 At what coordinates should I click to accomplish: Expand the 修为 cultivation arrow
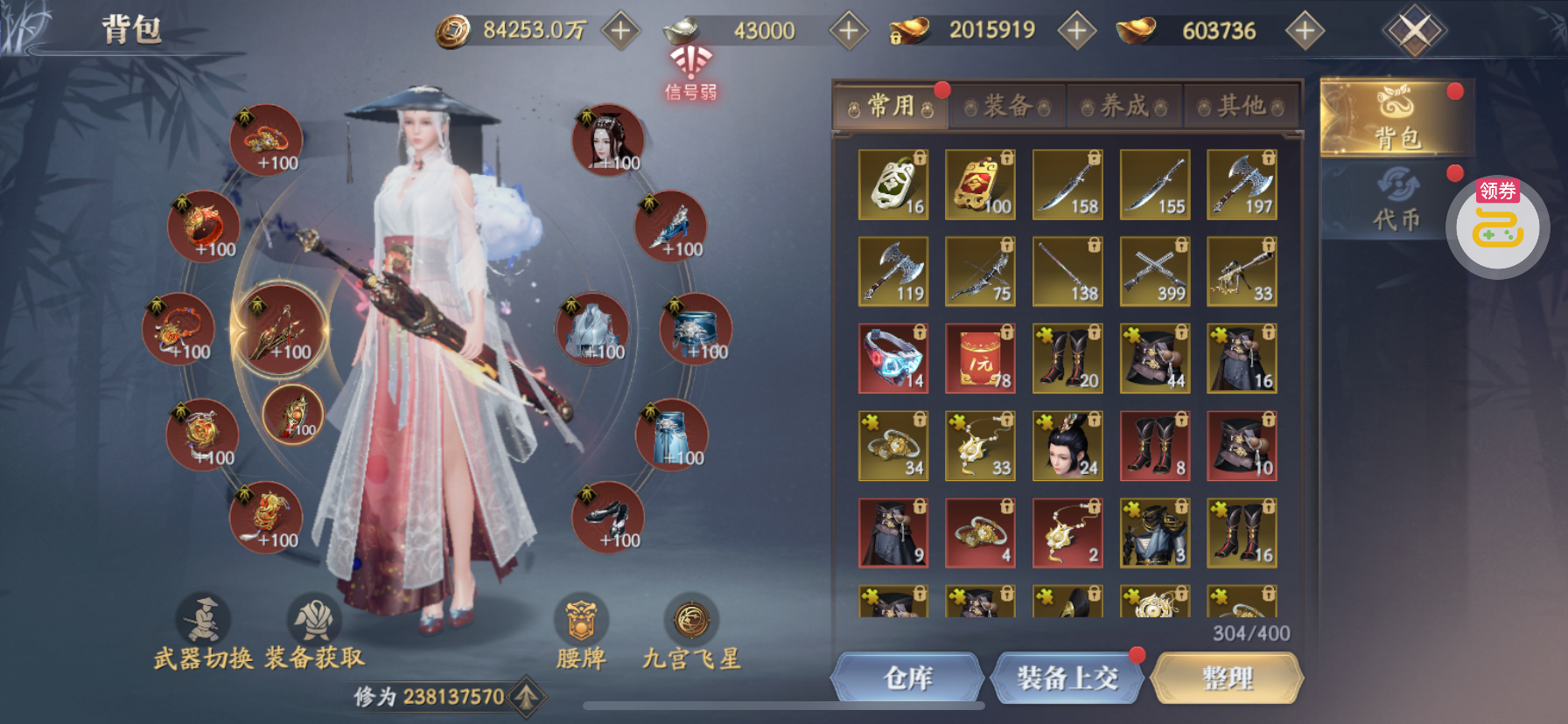(526, 697)
